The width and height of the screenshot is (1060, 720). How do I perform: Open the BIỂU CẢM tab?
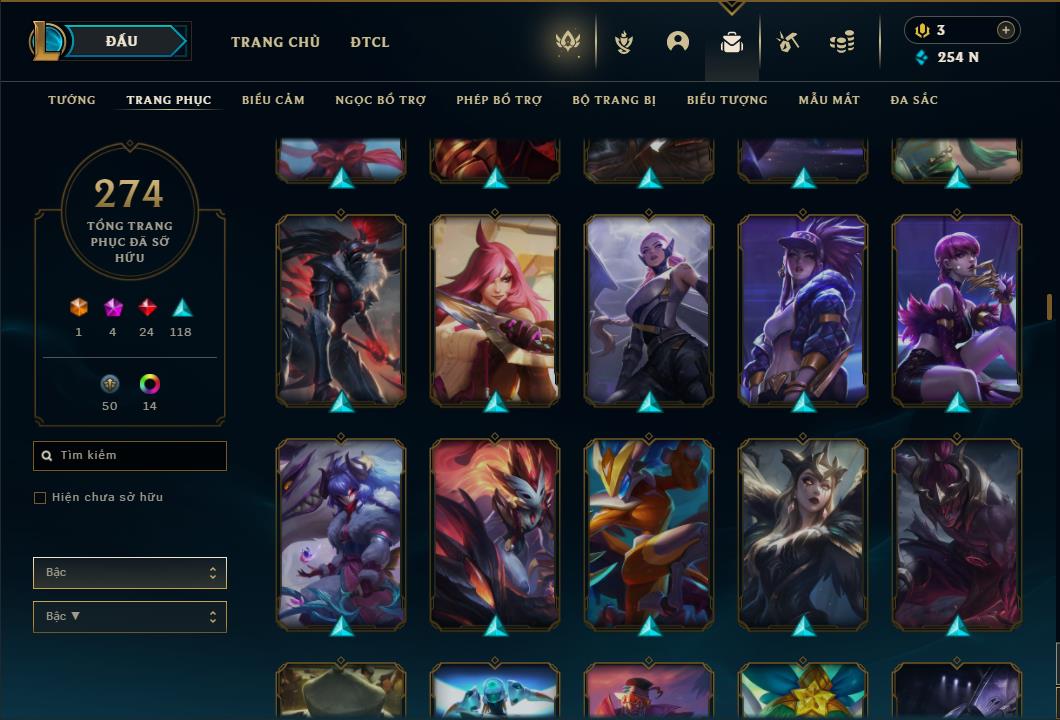[273, 100]
